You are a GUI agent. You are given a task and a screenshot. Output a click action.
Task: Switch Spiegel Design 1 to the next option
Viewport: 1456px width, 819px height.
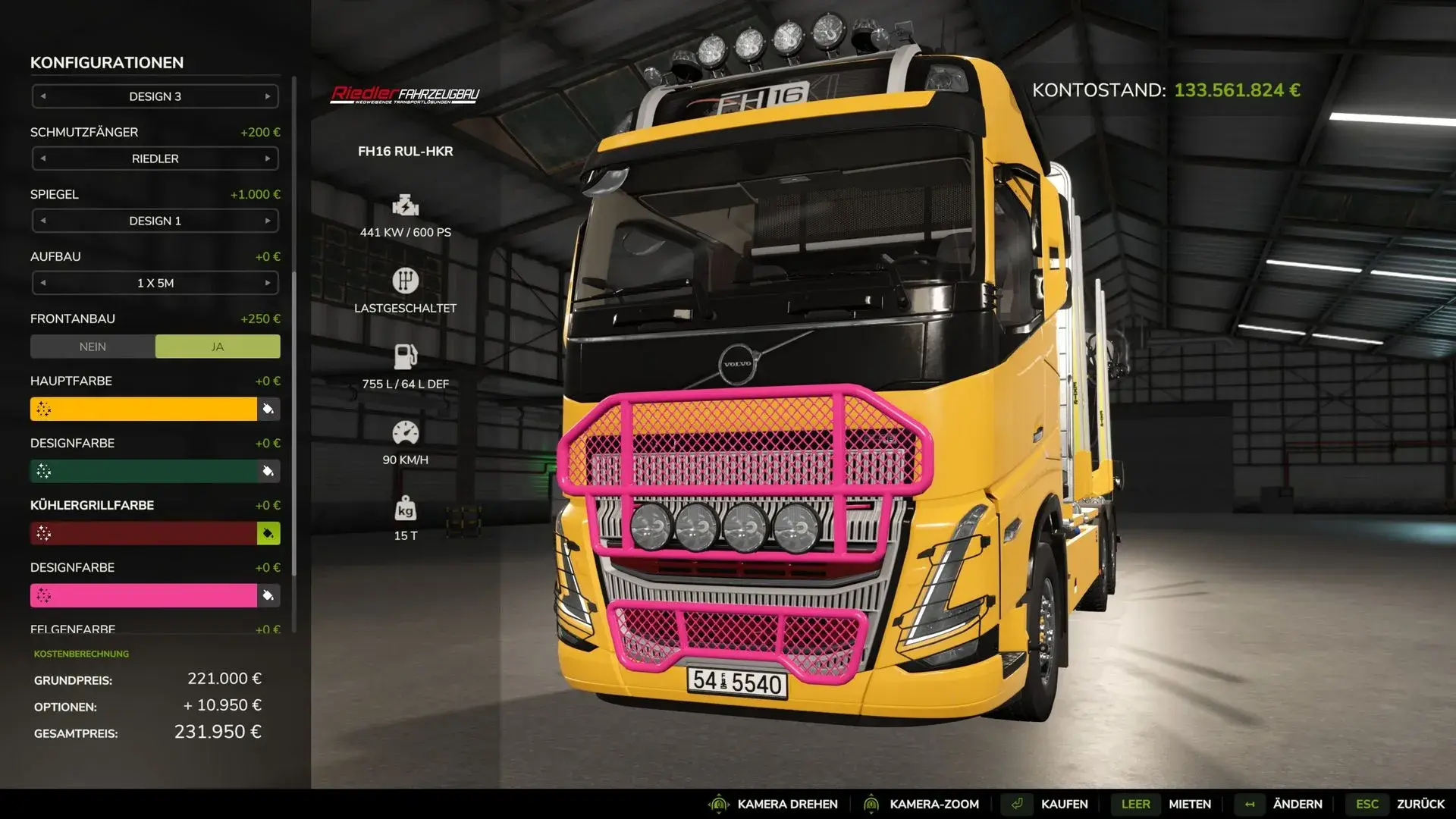point(268,221)
